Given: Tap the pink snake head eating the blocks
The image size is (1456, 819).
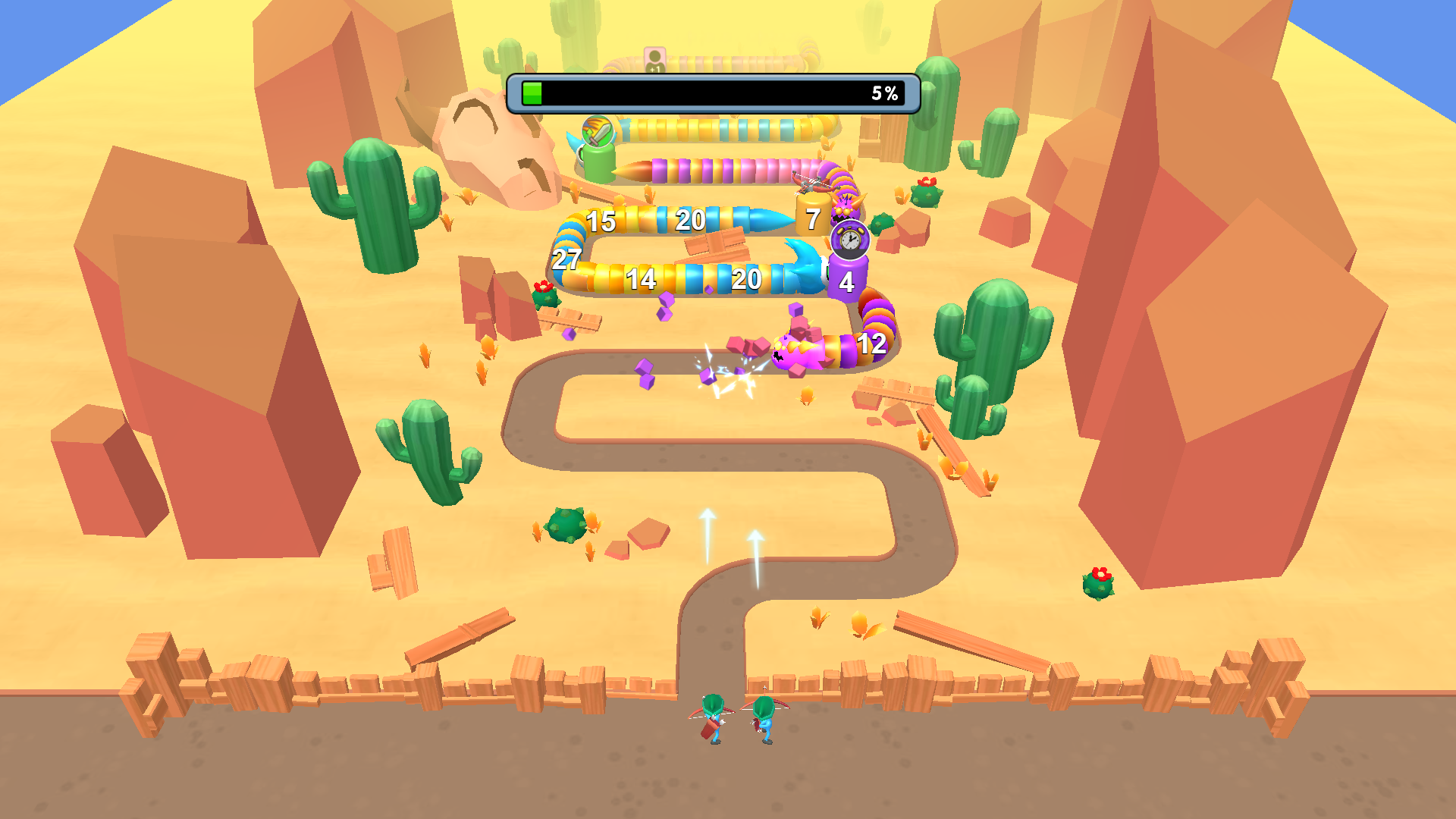Looking at the screenshot, I should coord(796,349).
